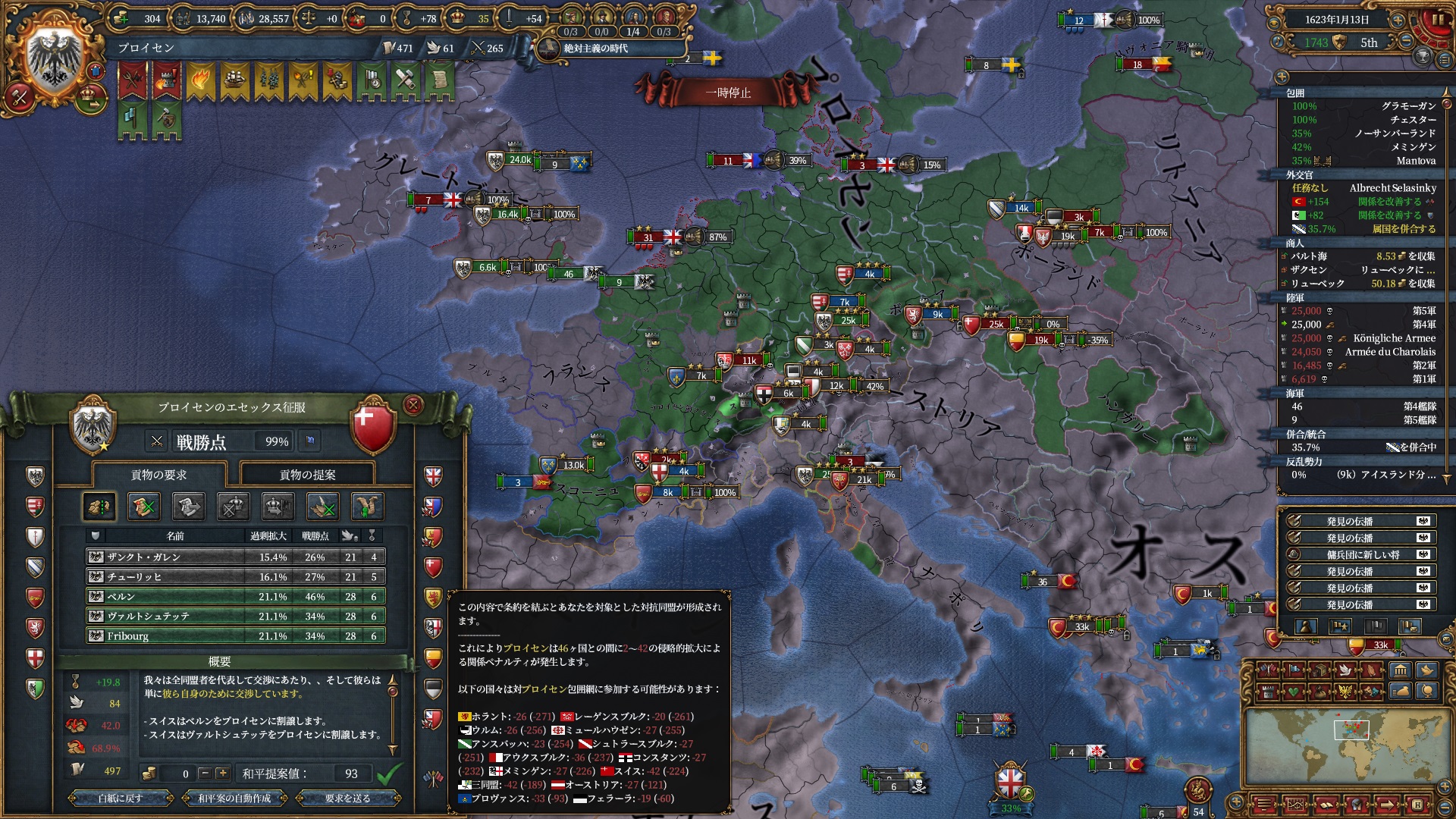Select the ザンクト・ガレン province row

235,557
